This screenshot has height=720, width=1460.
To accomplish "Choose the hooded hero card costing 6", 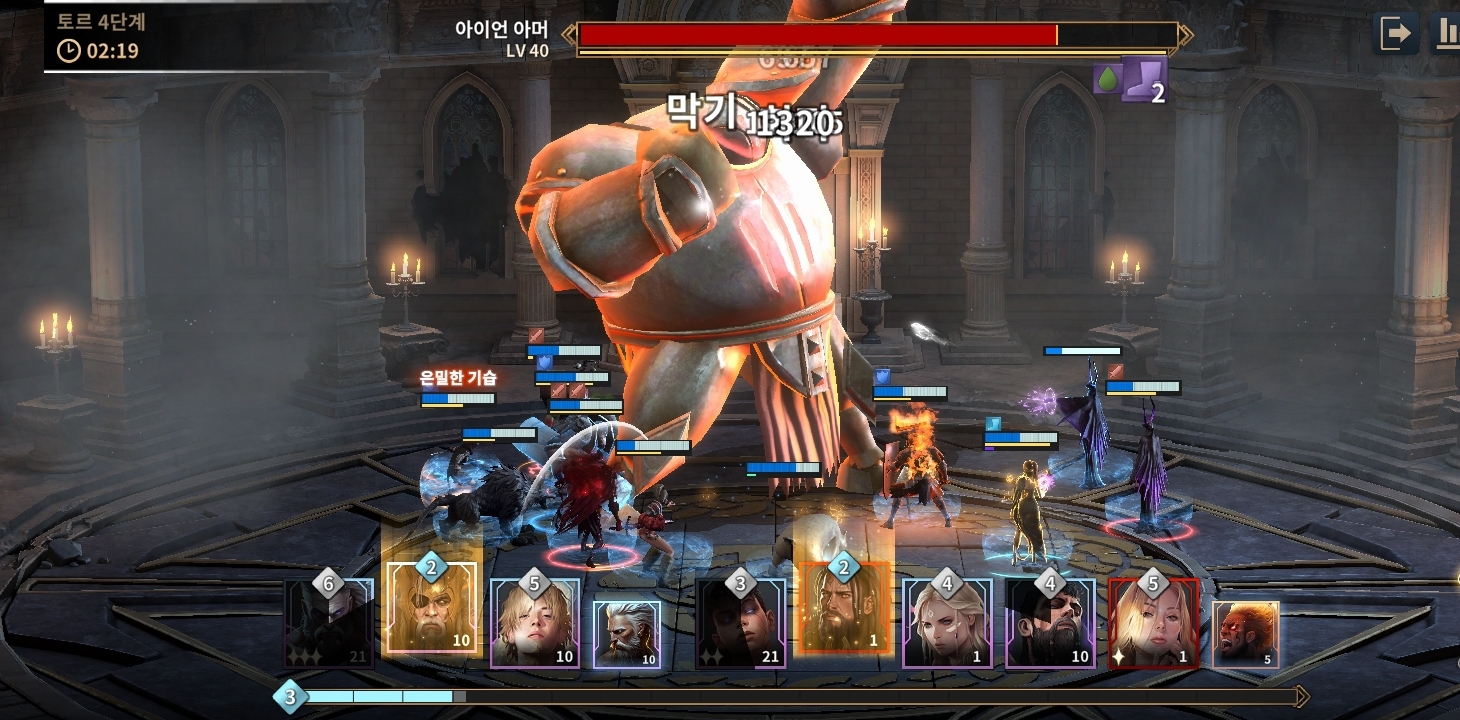I will coord(328,624).
